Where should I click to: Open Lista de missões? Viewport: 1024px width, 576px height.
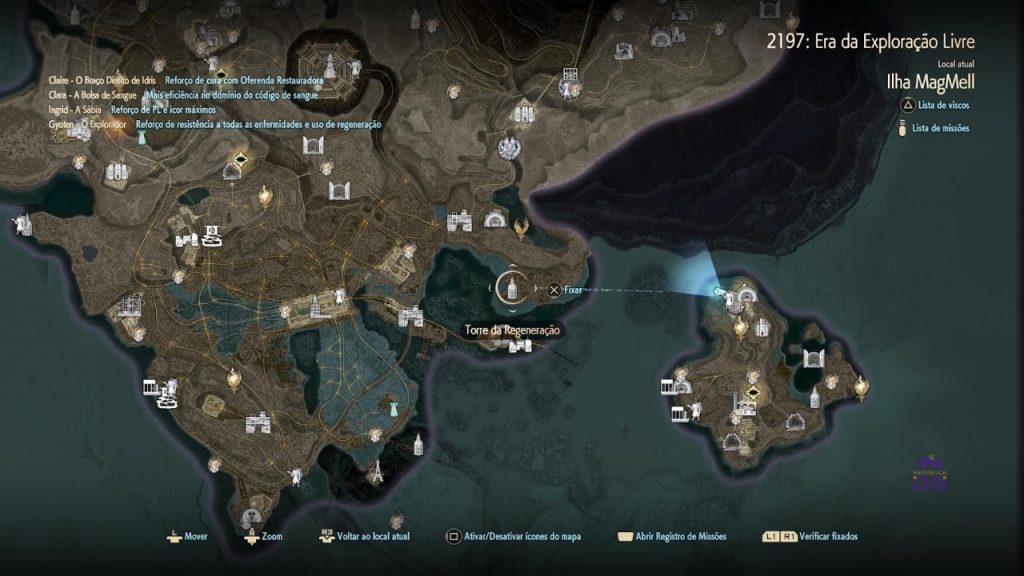[937, 128]
